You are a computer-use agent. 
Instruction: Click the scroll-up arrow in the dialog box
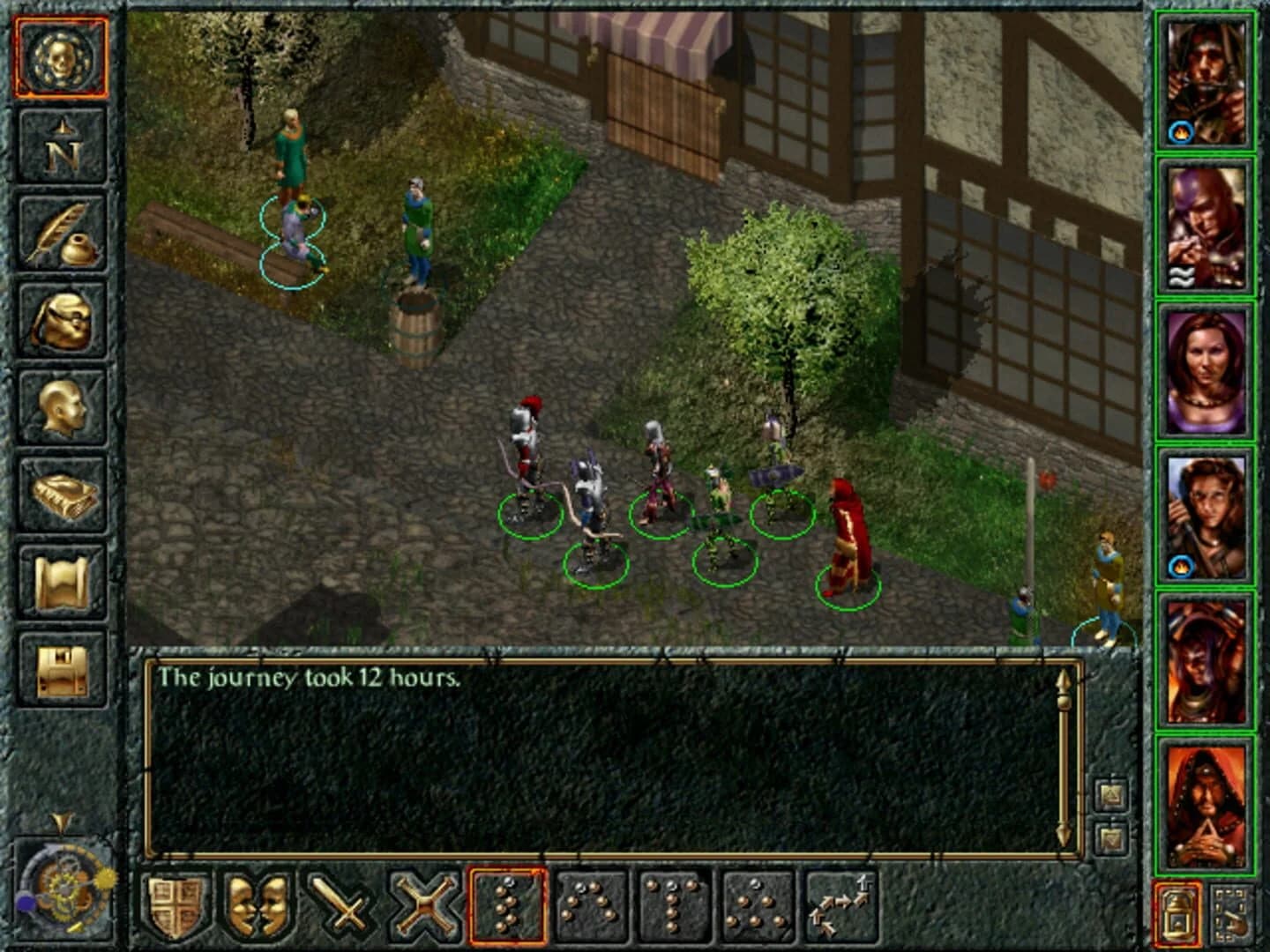1065,679
